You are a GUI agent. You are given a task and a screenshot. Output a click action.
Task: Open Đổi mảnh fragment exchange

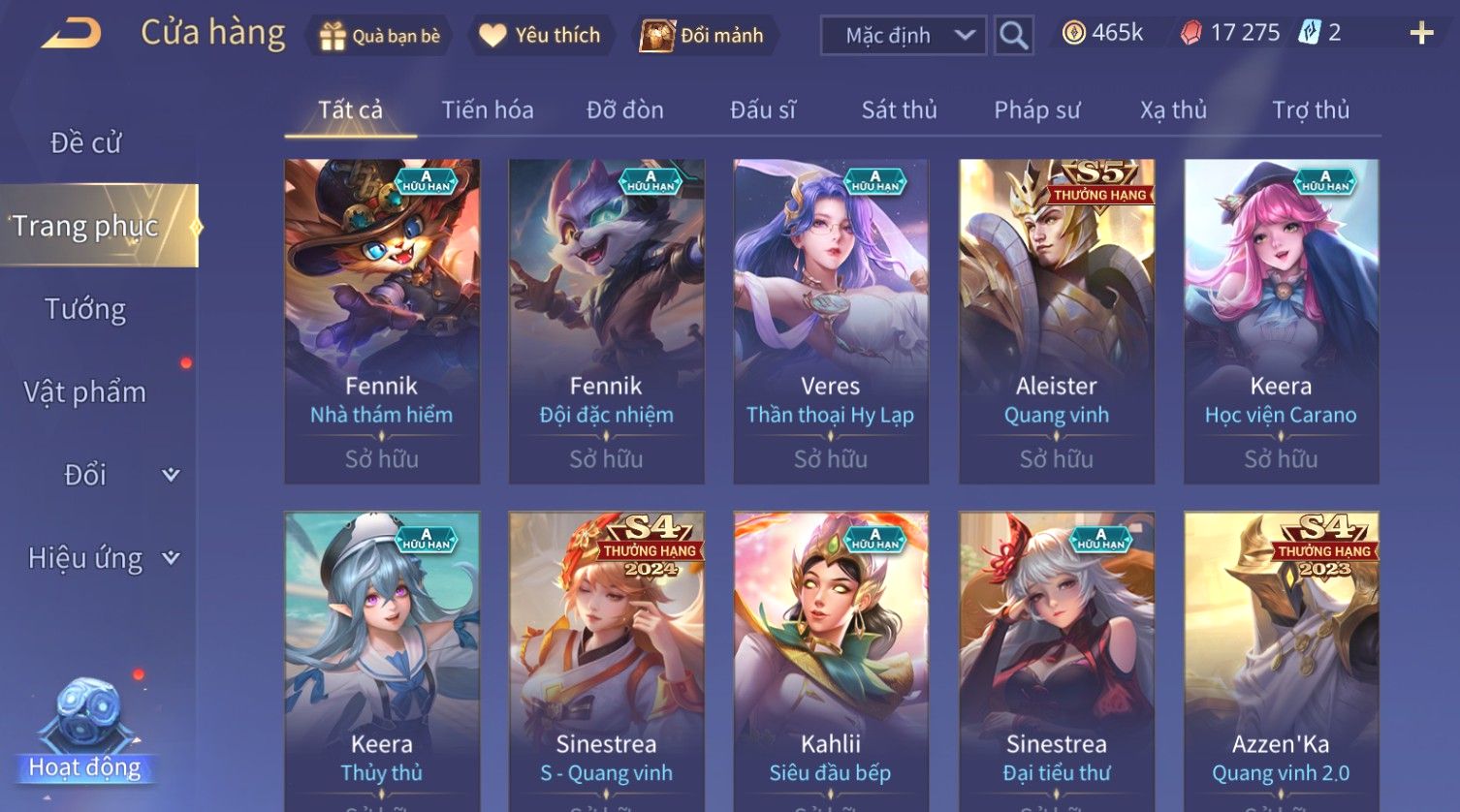click(x=702, y=36)
